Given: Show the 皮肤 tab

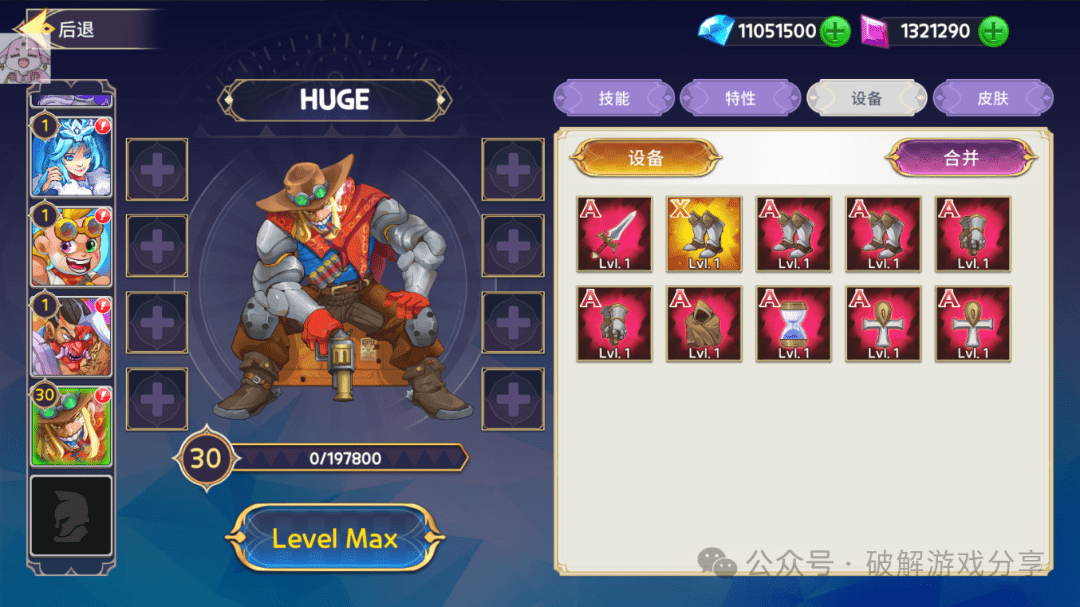Looking at the screenshot, I should coord(992,99).
